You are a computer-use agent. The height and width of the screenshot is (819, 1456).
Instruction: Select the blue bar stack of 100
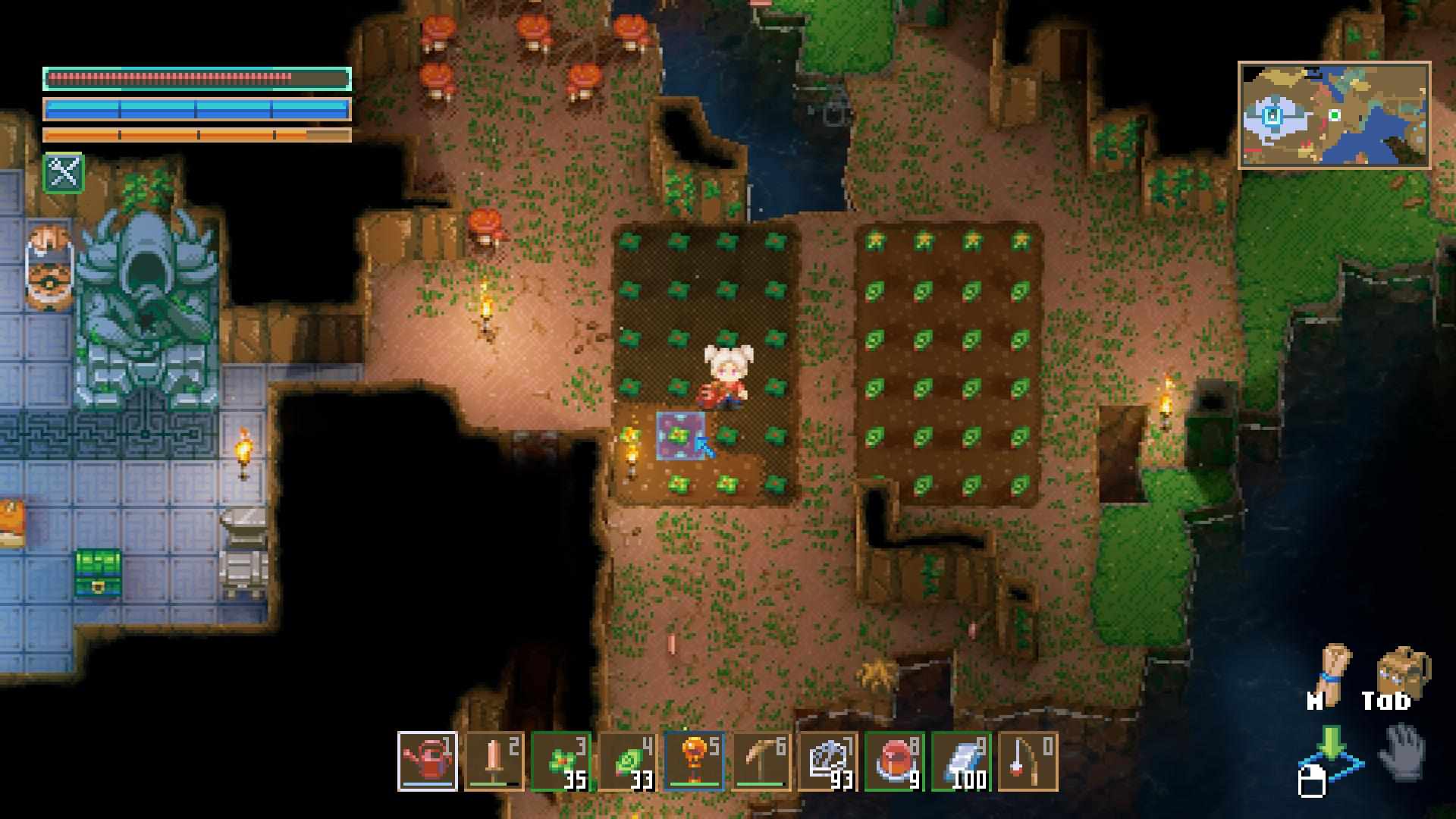[x=962, y=761]
